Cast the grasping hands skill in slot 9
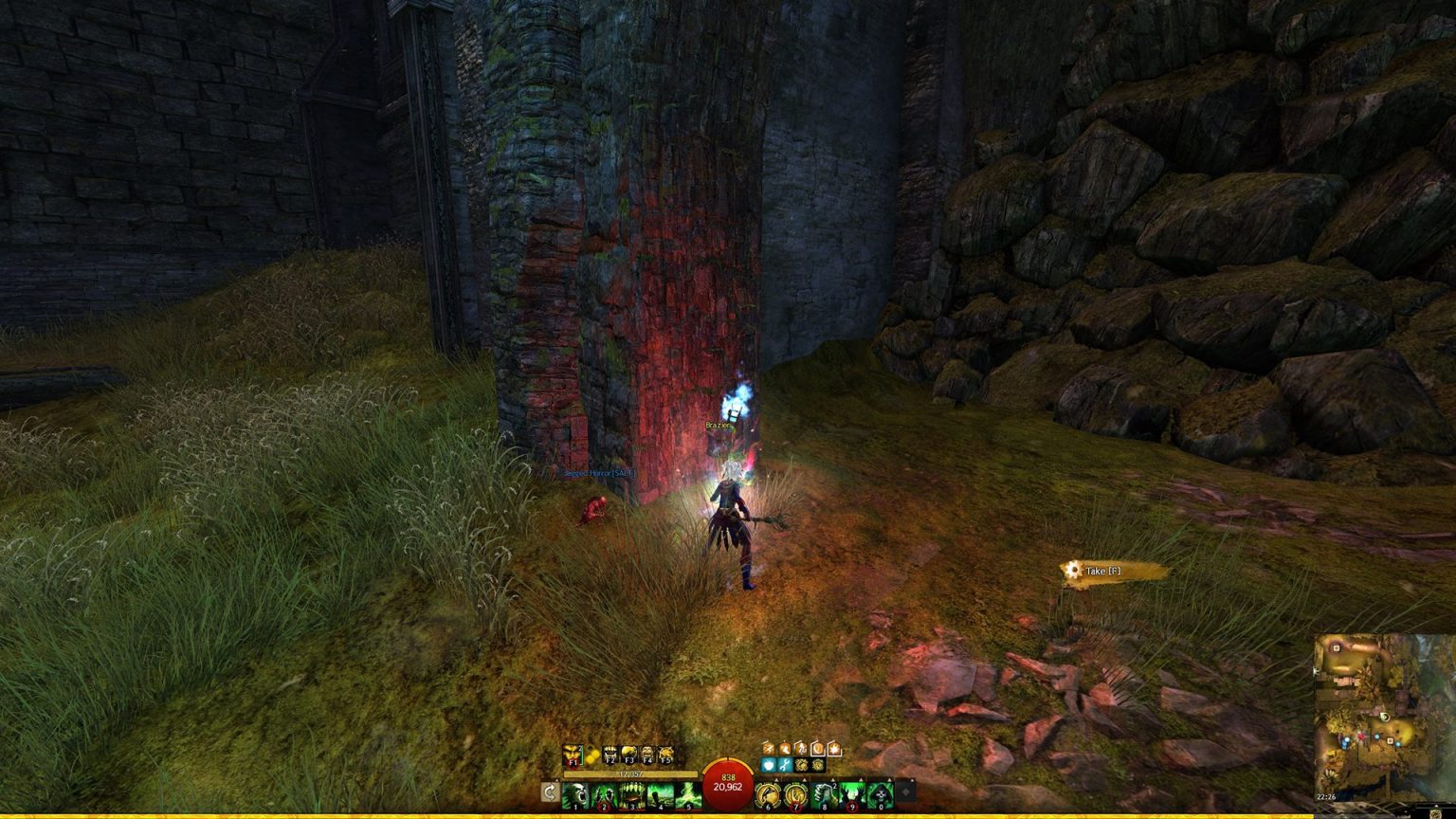 pos(853,795)
